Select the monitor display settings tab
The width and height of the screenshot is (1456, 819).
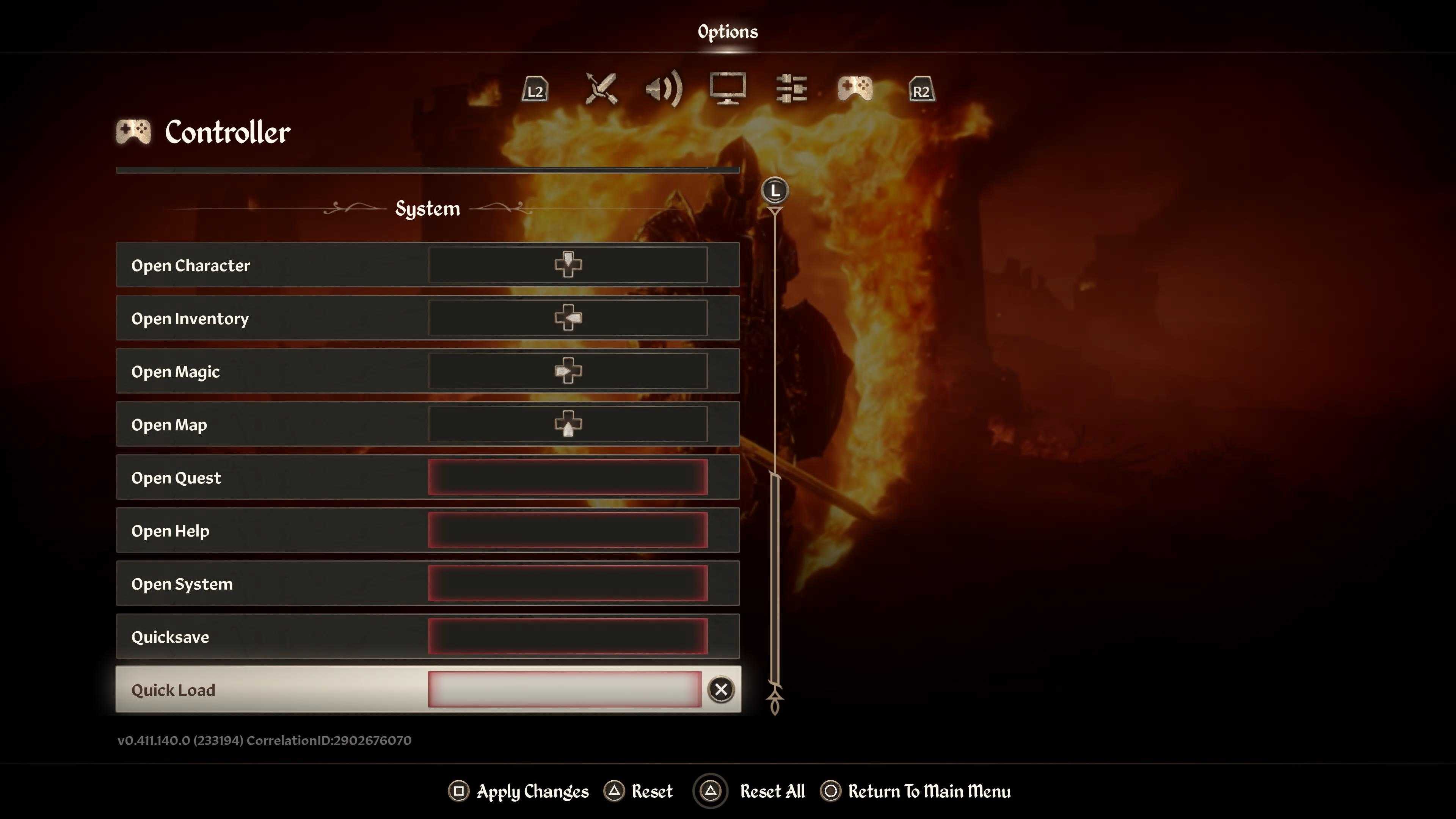[728, 89]
